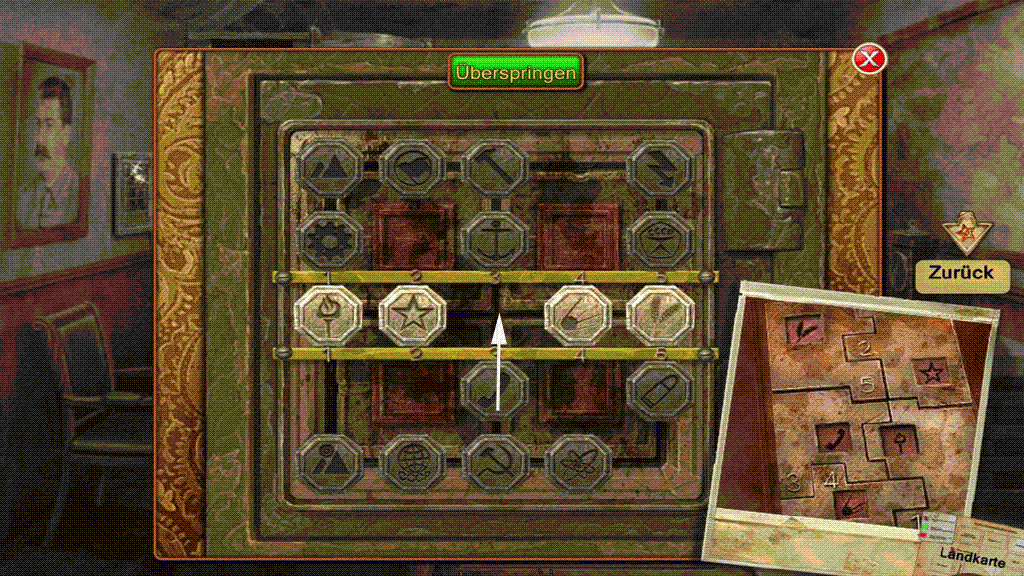The height and width of the screenshot is (576, 1024).
Task: Close the safe puzzle window
Action: [869, 59]
